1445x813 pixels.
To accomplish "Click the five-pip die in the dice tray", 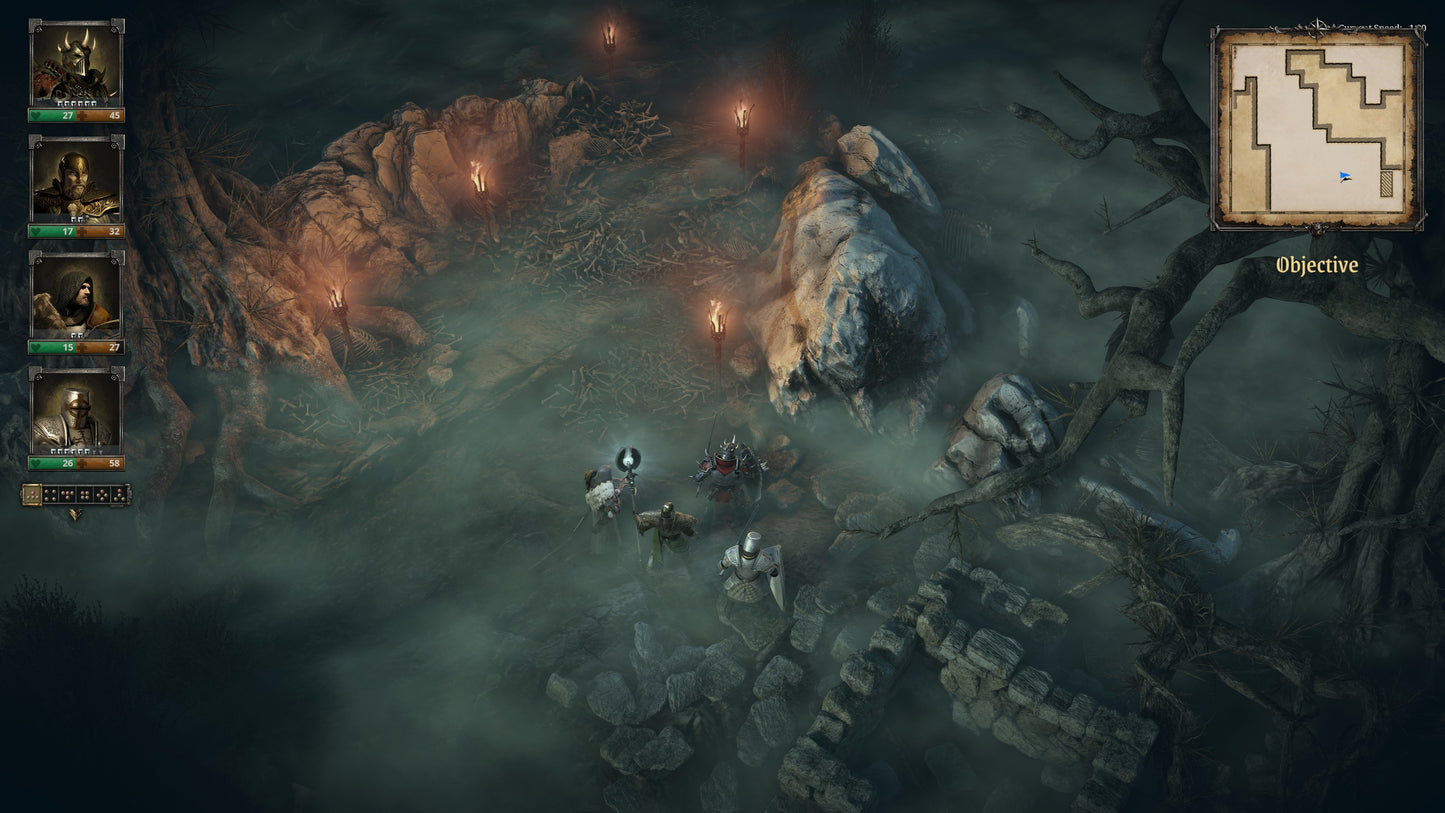I will (102, 494).
